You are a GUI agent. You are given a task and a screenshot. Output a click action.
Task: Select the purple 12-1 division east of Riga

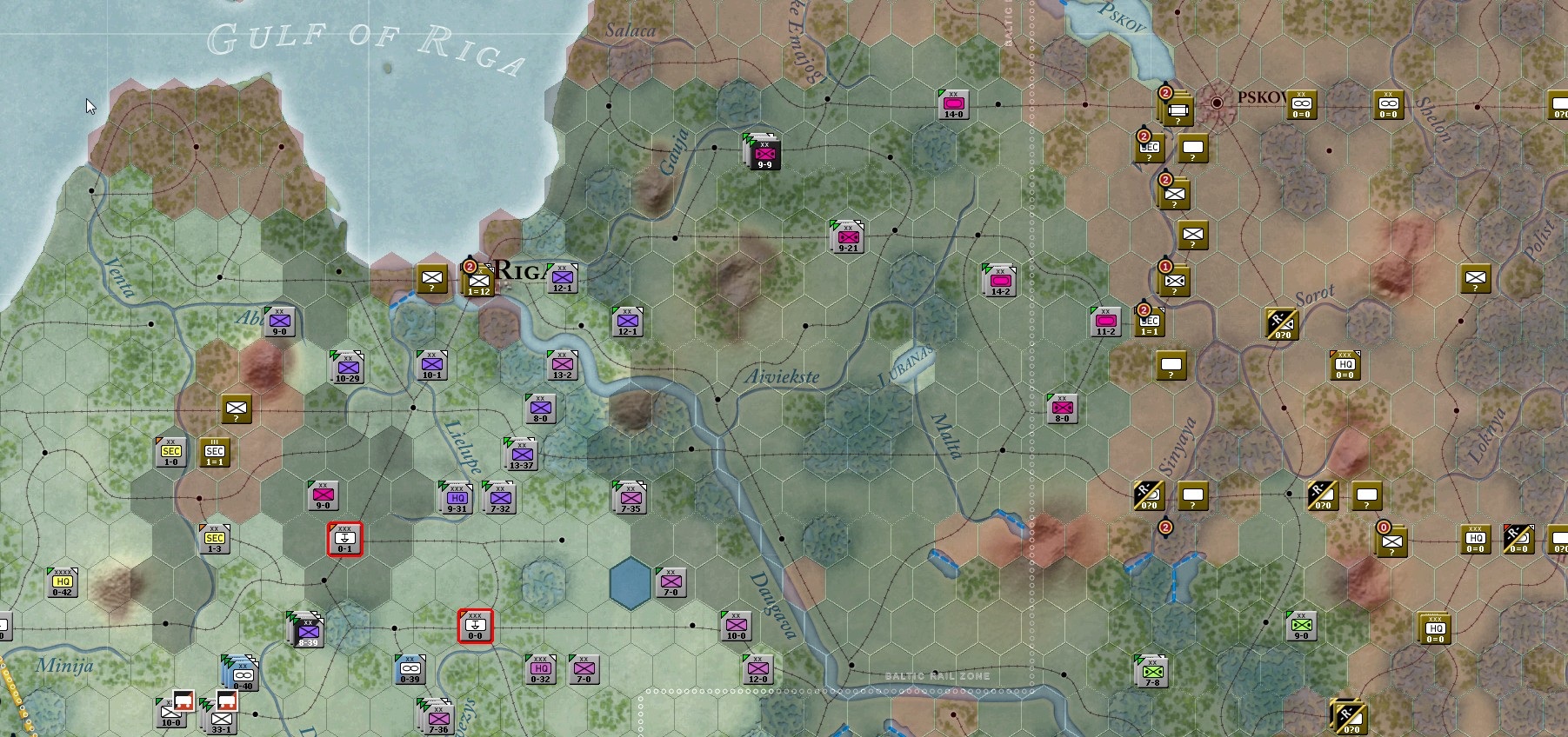[x=564, y=277]
